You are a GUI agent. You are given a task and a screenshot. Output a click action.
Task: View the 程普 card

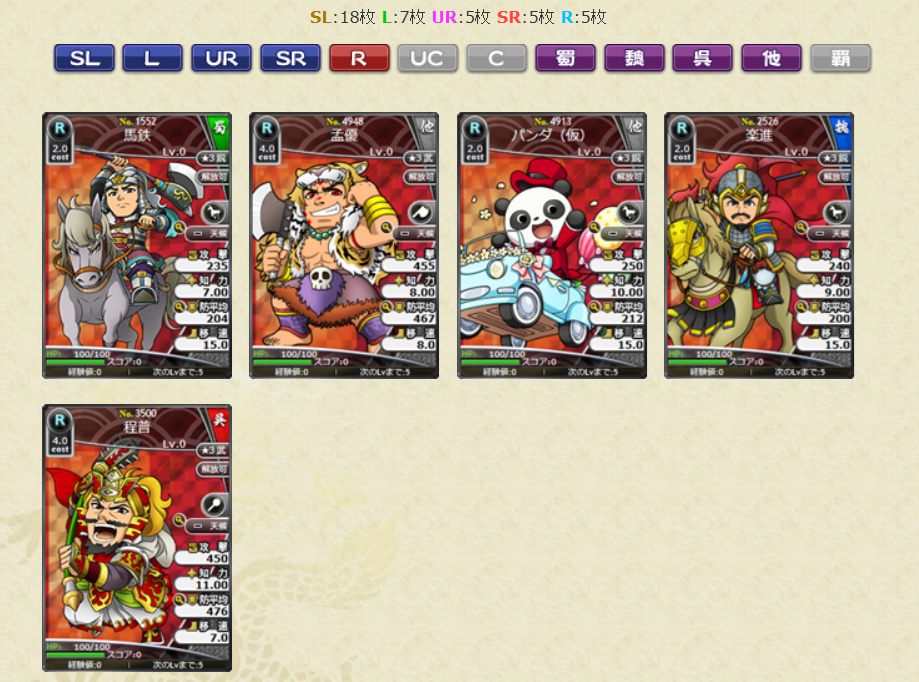pyautogui.click(x=137, y=537)
